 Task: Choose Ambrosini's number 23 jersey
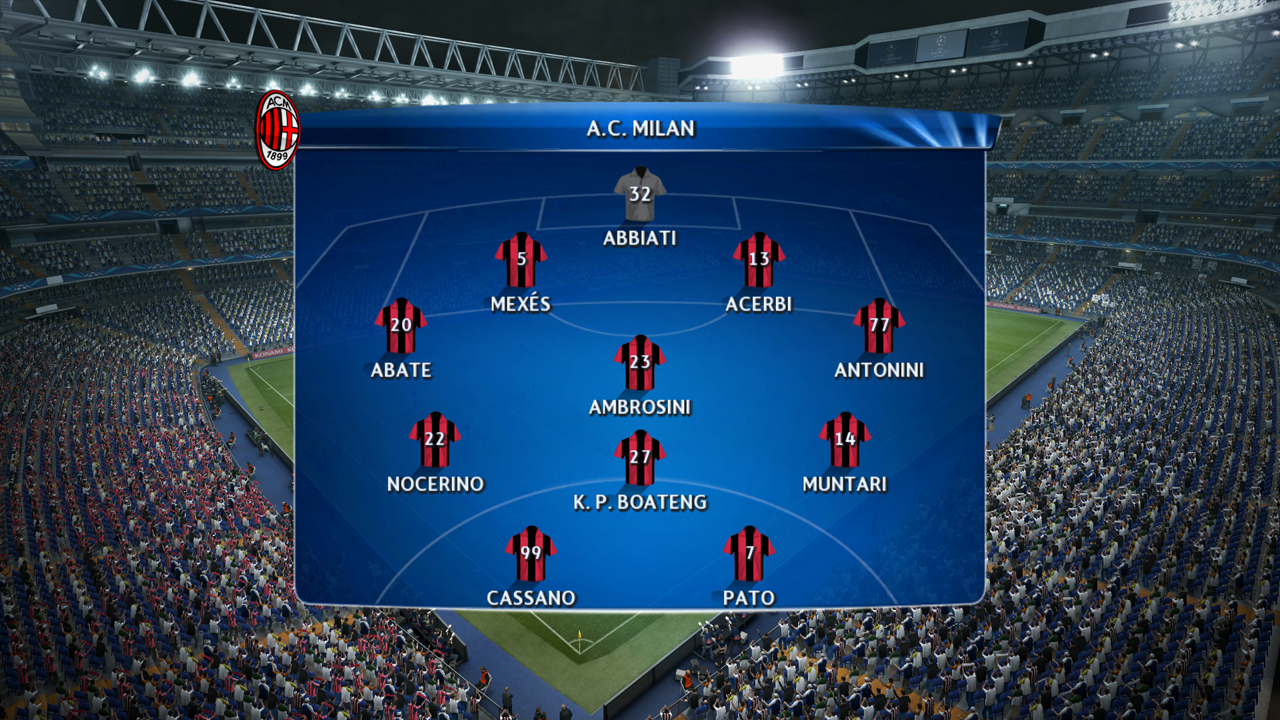click(640, 364)
